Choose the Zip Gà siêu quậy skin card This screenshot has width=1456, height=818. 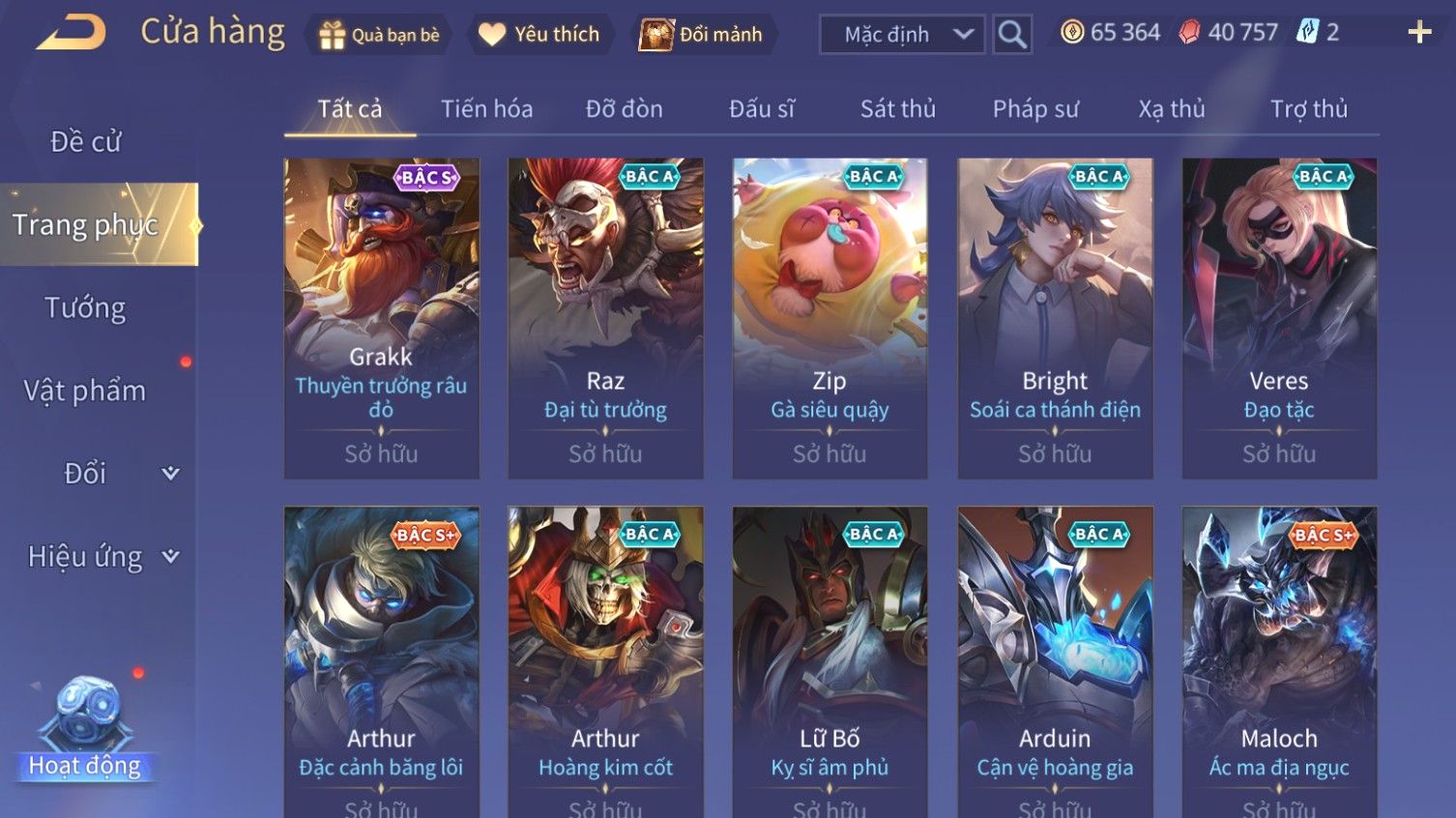(x=830, y=318)
